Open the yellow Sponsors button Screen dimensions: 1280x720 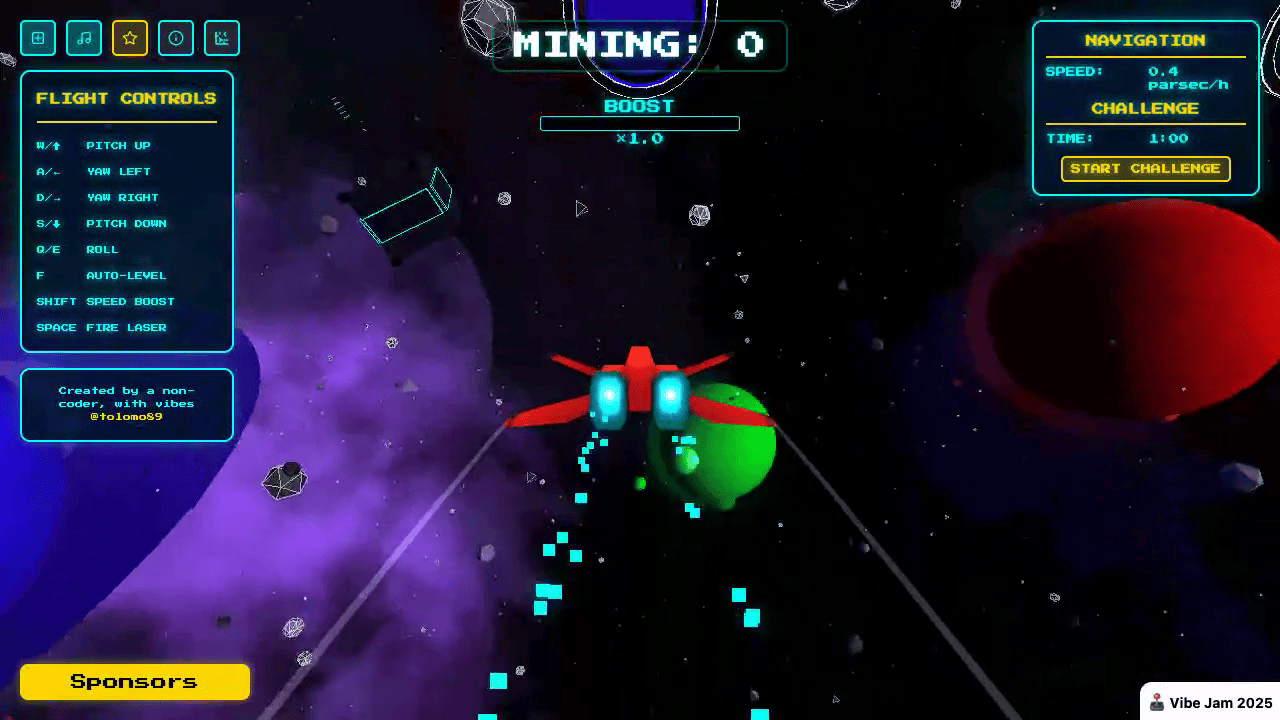coord(134,681)
